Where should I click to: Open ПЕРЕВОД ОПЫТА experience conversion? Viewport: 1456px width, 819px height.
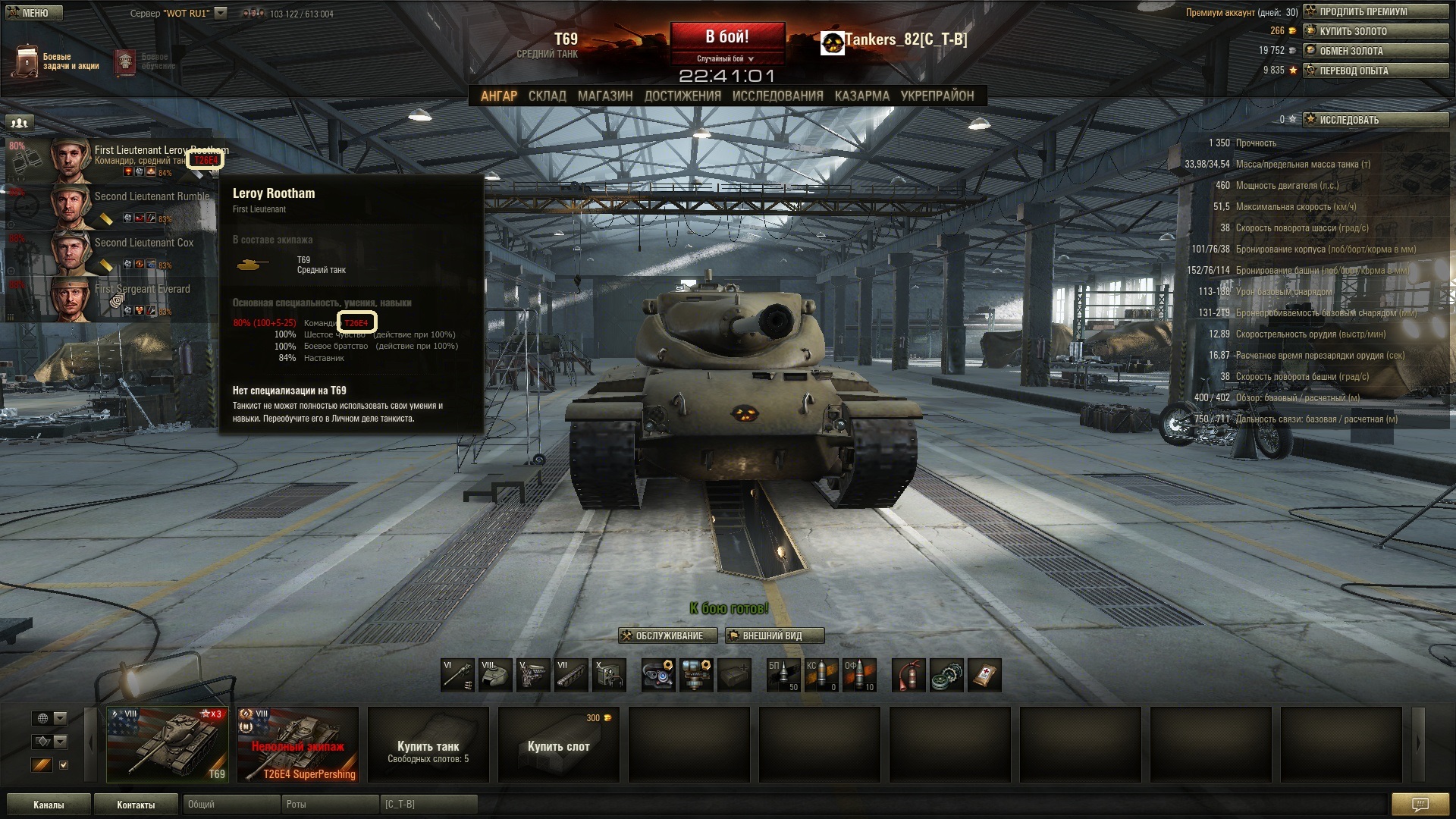pyautogui.click(x=1376, y=71)
